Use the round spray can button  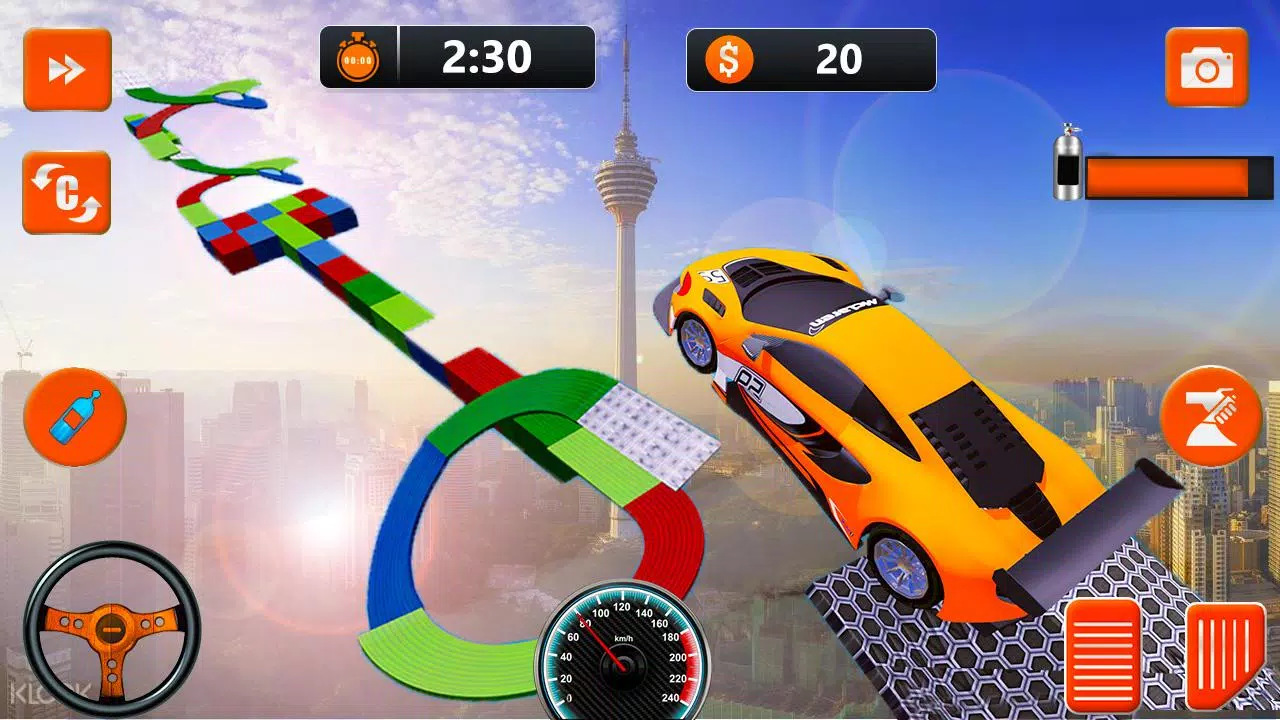coord(1211,416)
